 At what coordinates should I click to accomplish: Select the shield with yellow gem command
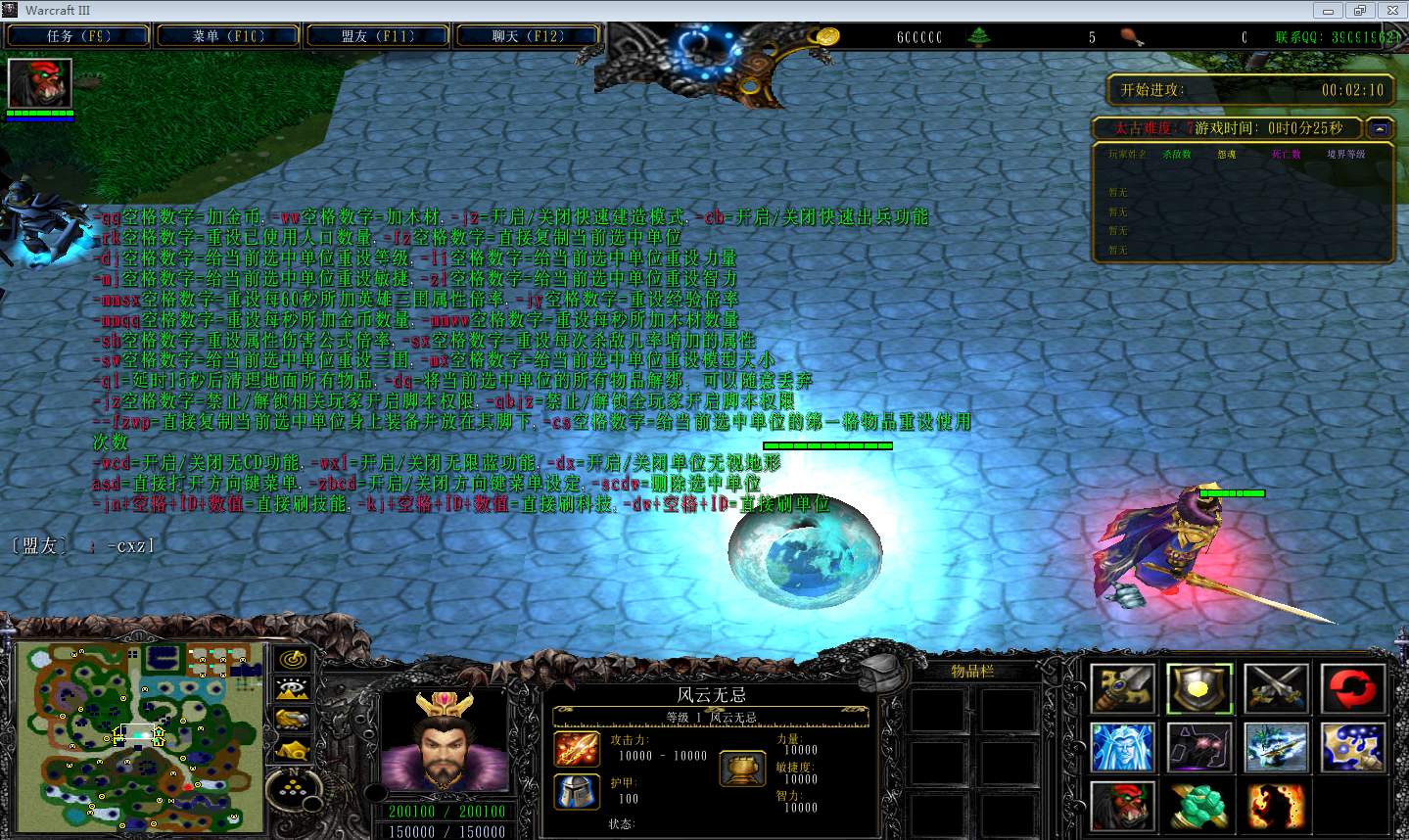[x=1199, y=688]
